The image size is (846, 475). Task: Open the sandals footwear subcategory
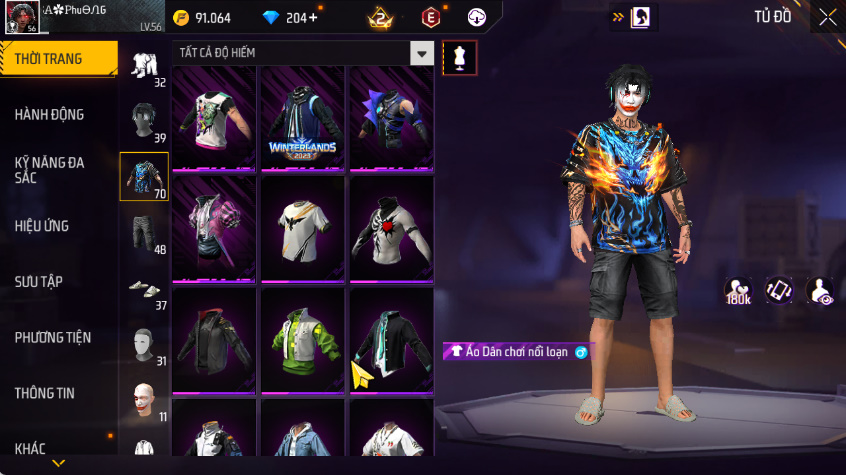(142, 290)
